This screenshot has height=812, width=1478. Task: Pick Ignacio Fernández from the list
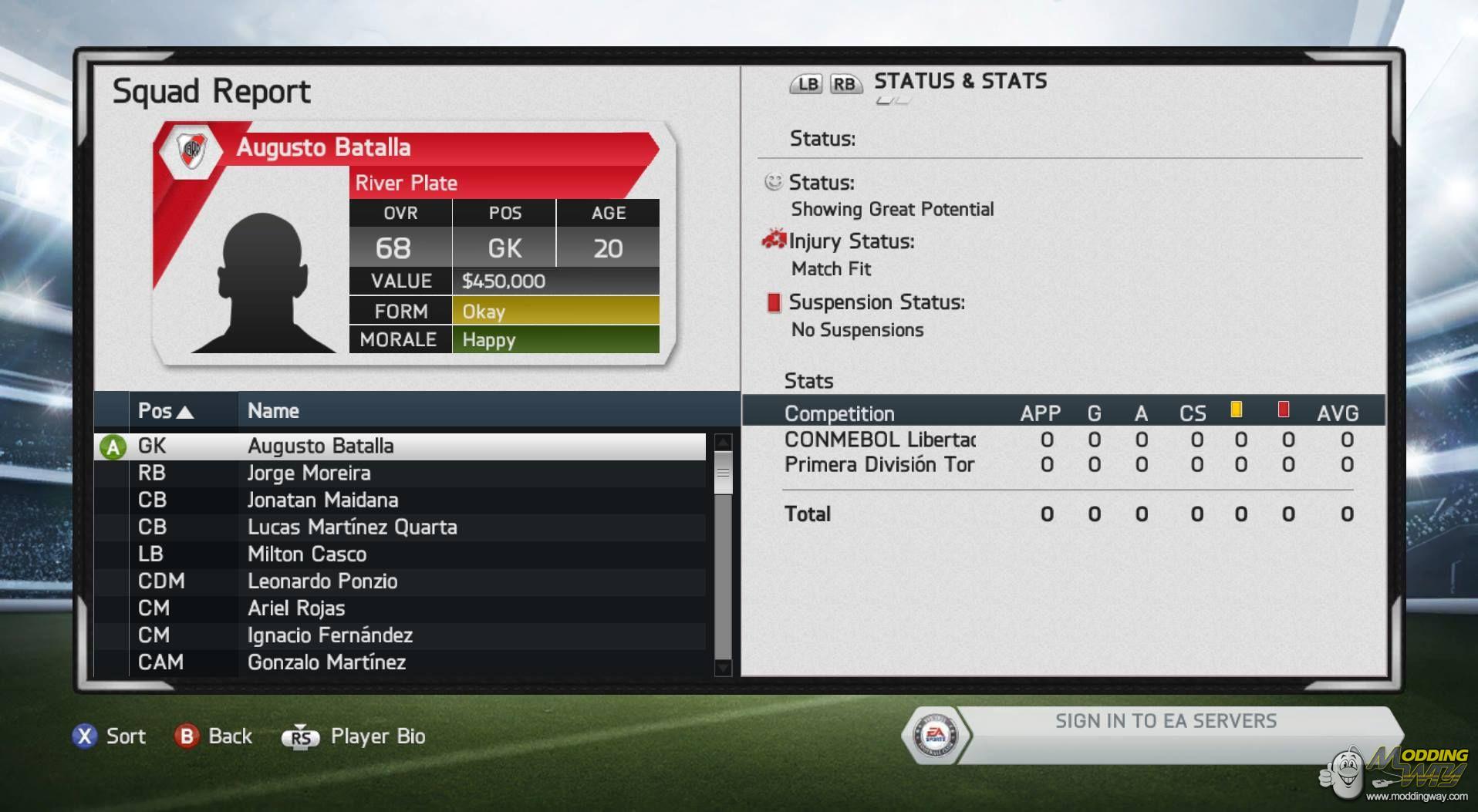tap(401, 635)
